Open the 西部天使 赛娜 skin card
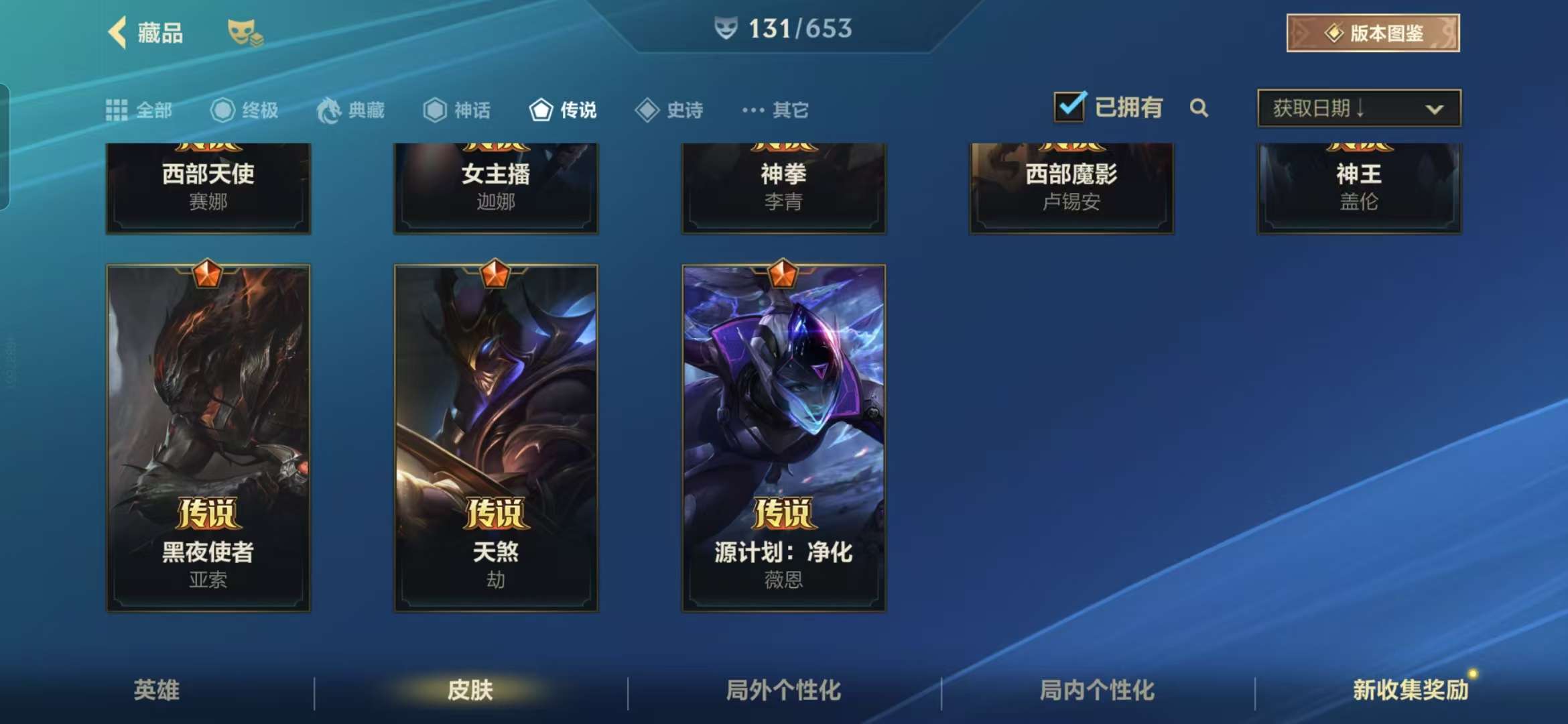1568x724 pixels. coord(208,188)
